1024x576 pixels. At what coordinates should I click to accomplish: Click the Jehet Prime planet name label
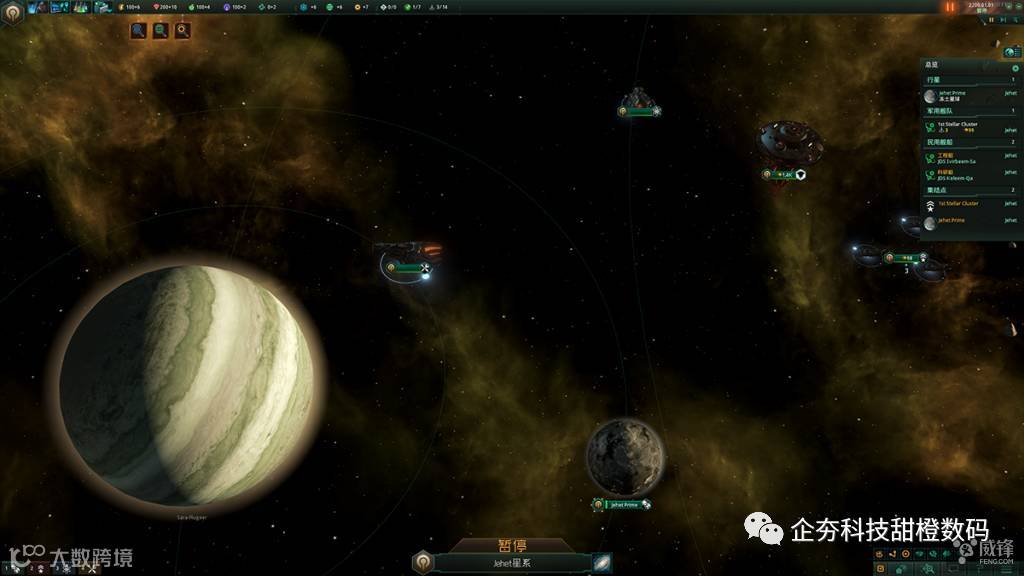point(623,505)
